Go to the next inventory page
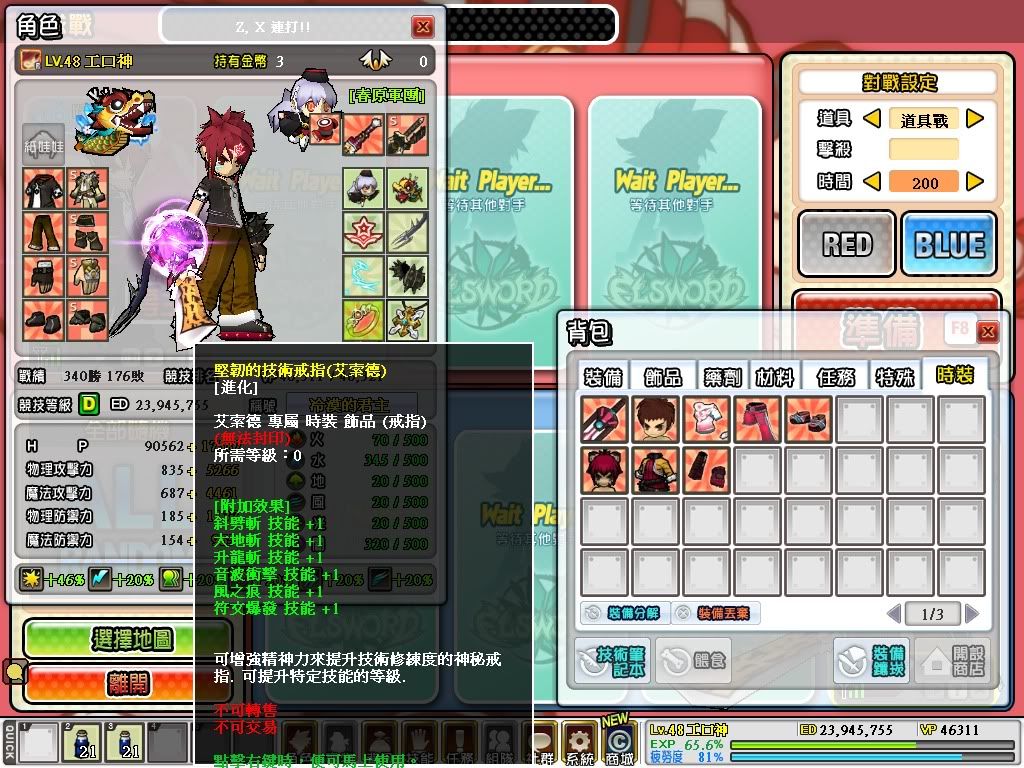Viewport: 1024px width, 768px height. coord(972,613)
